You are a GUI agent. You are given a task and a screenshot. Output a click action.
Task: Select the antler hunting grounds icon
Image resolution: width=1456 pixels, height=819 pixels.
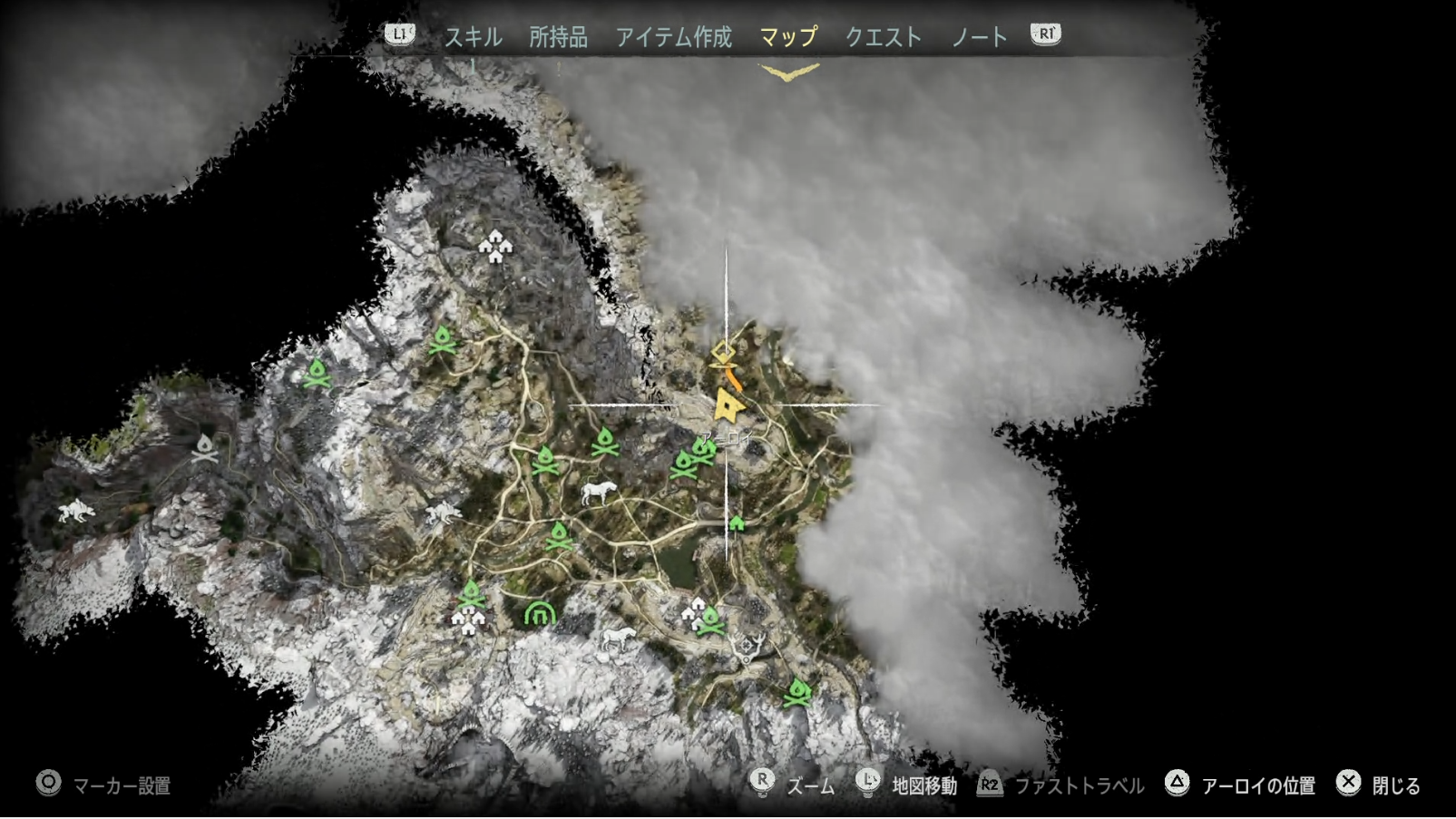click(748, 646)
